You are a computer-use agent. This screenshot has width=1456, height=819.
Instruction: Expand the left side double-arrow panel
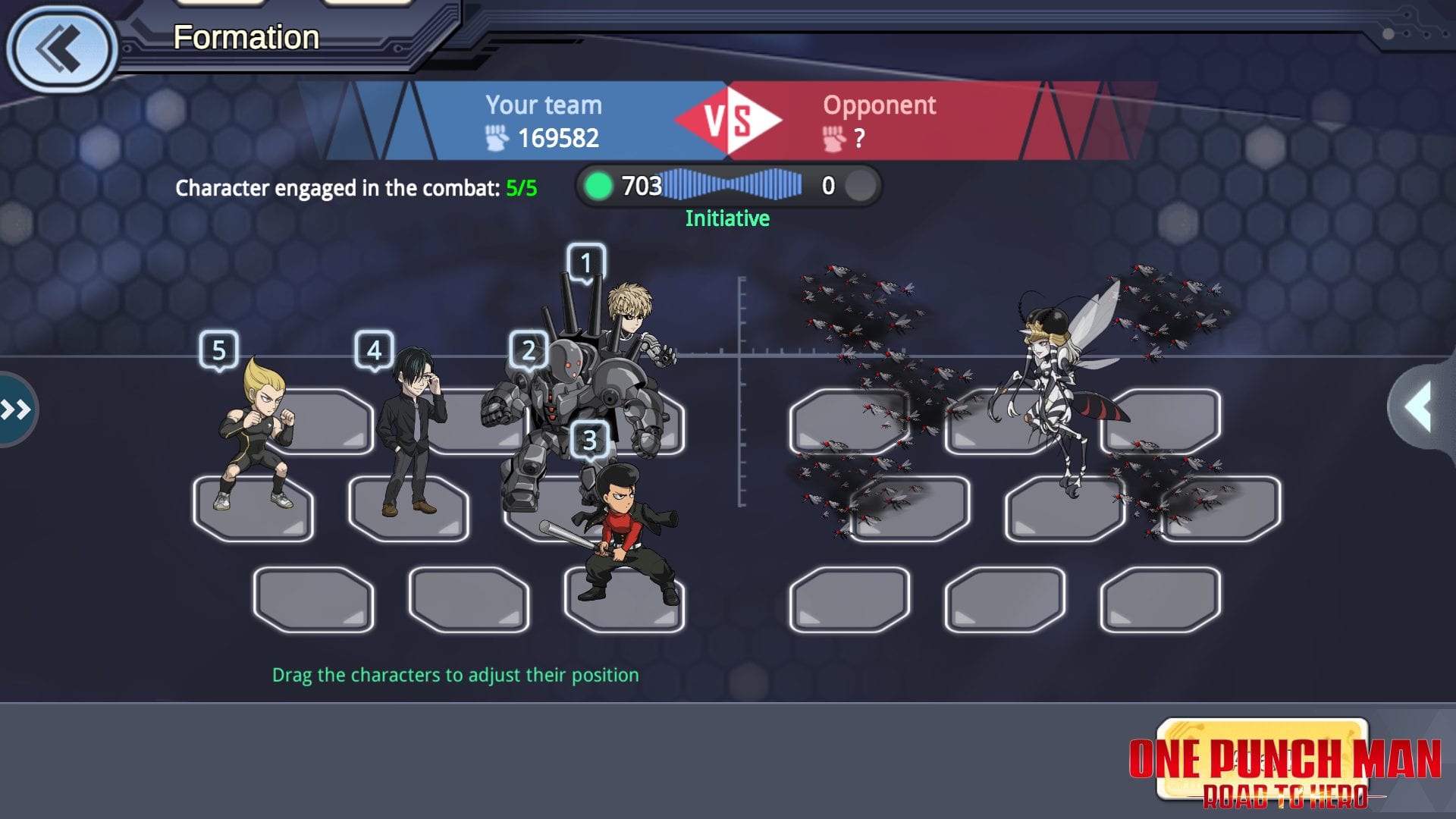click(x=17, y=410)
